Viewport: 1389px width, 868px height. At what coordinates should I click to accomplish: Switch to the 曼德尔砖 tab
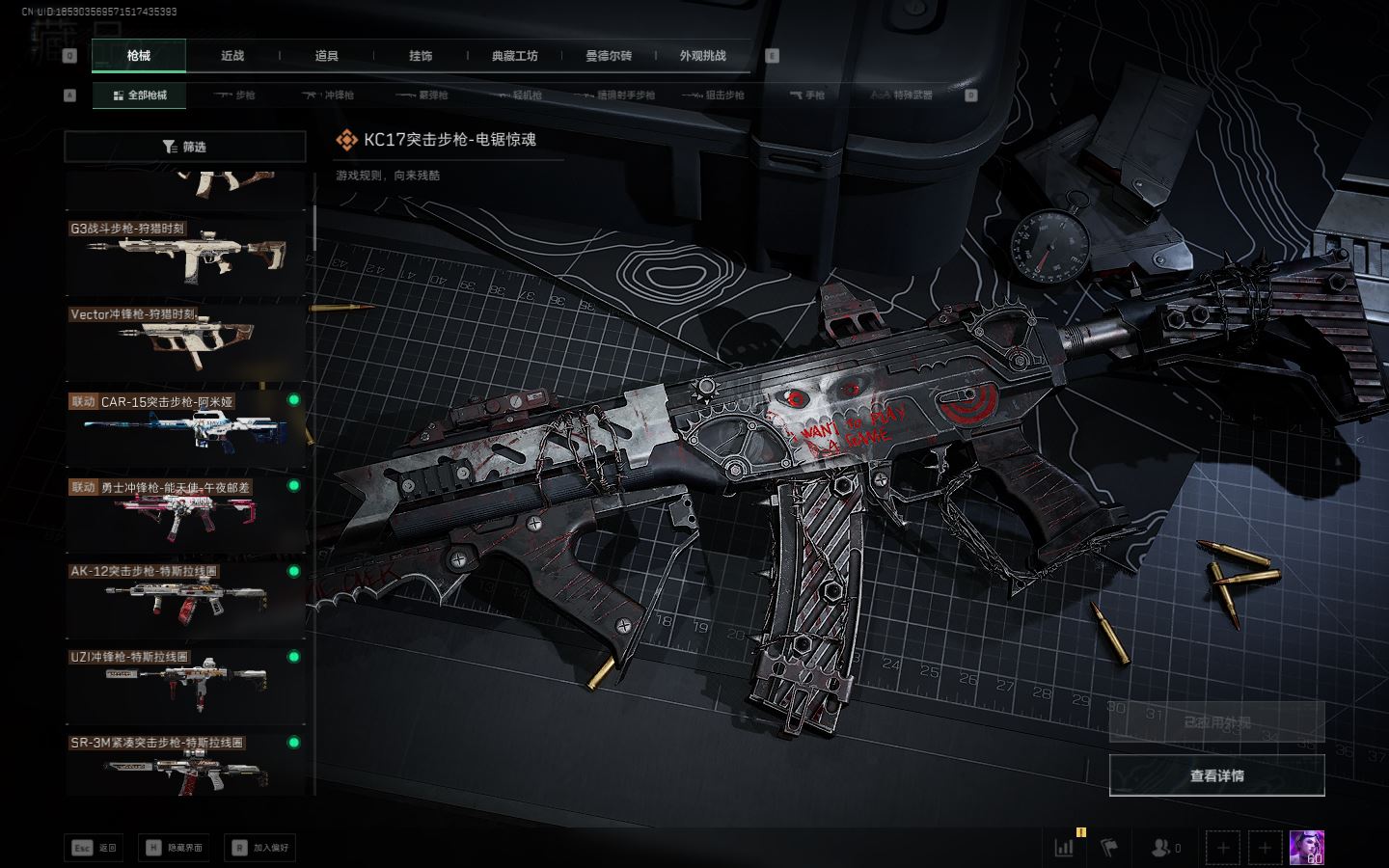[609, 56]
